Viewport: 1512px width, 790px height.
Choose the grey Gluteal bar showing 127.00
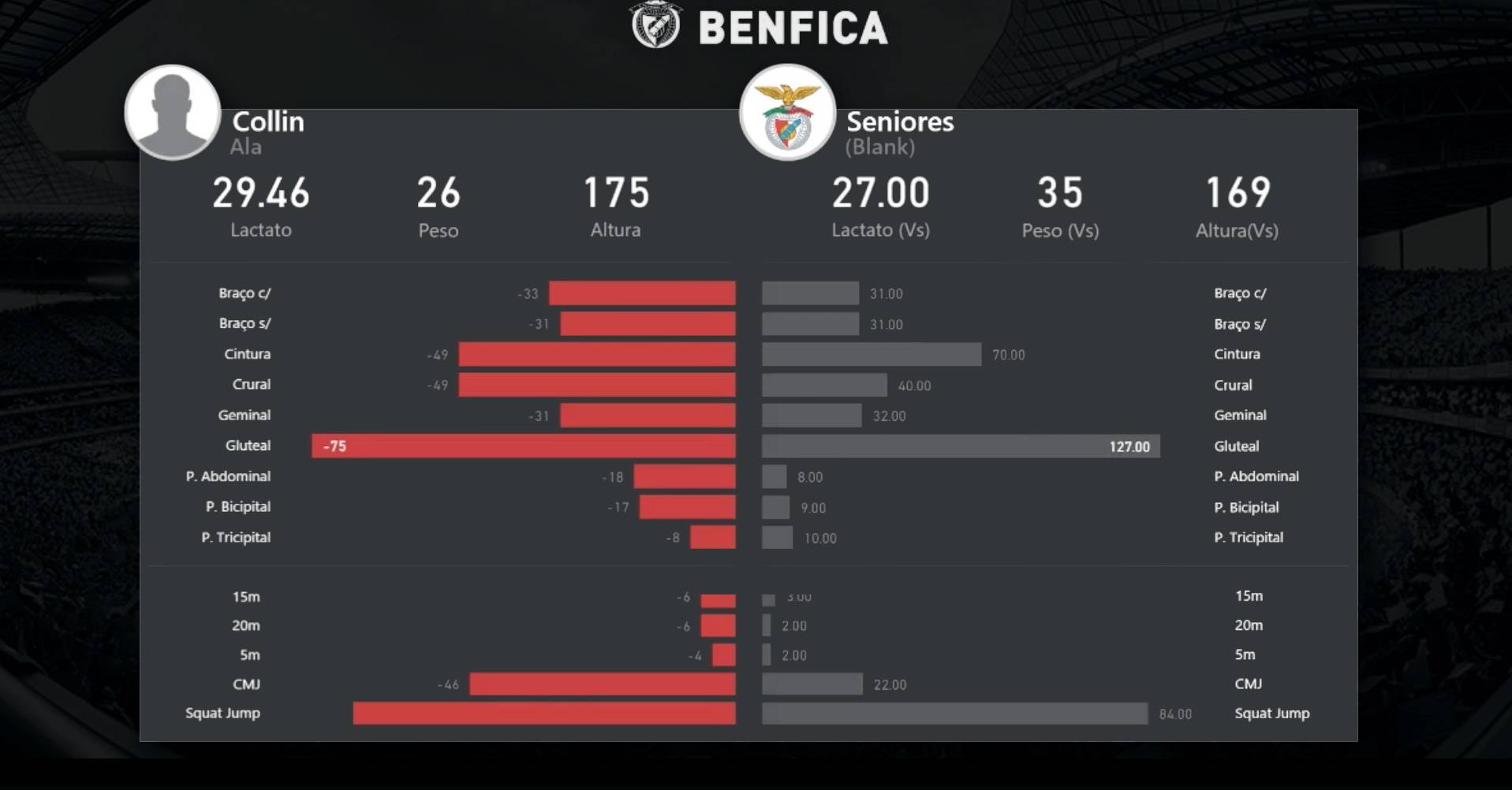click(960, 446)
